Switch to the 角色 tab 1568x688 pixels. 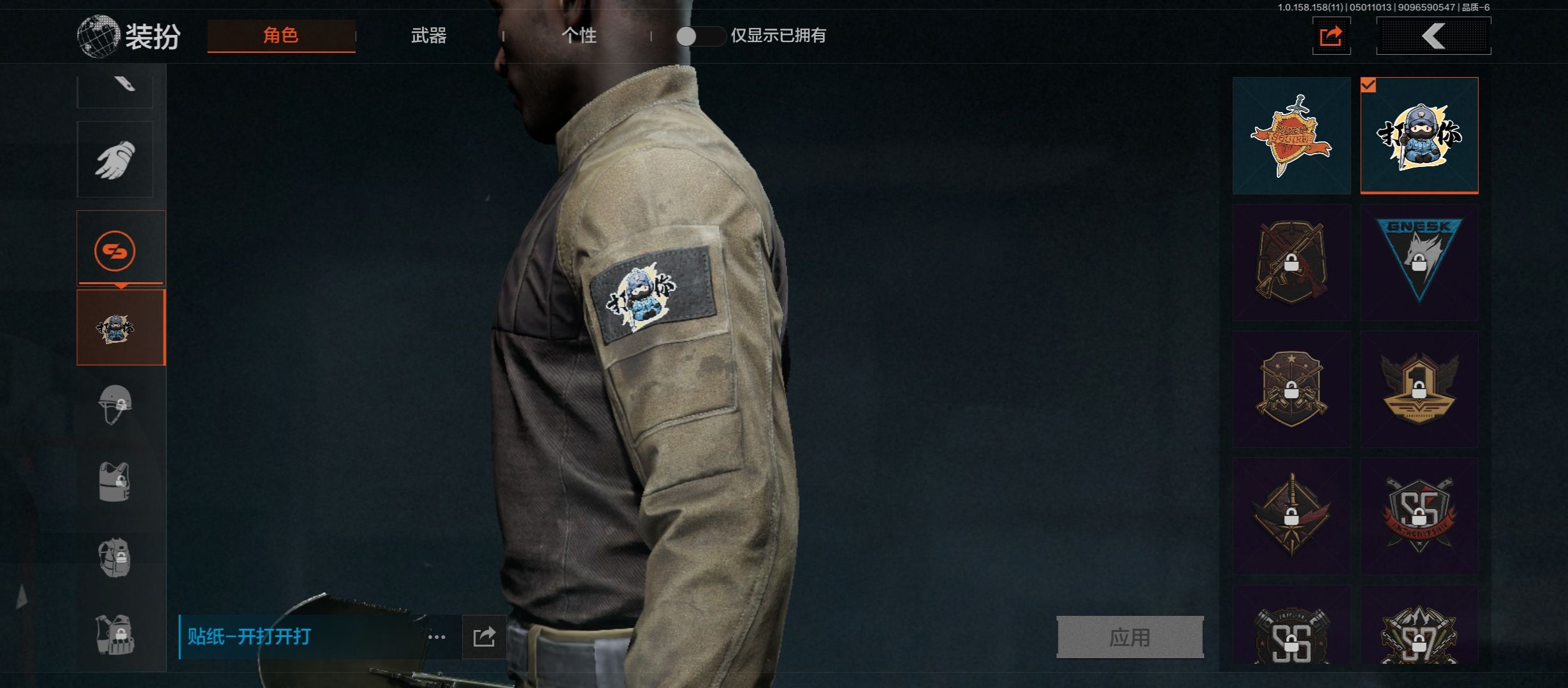point(281,36)
